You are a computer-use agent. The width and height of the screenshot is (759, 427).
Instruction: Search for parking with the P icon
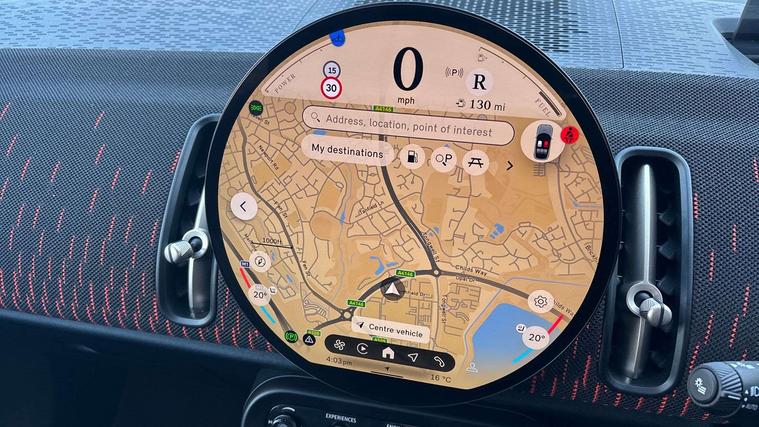[x=443, y=160]
